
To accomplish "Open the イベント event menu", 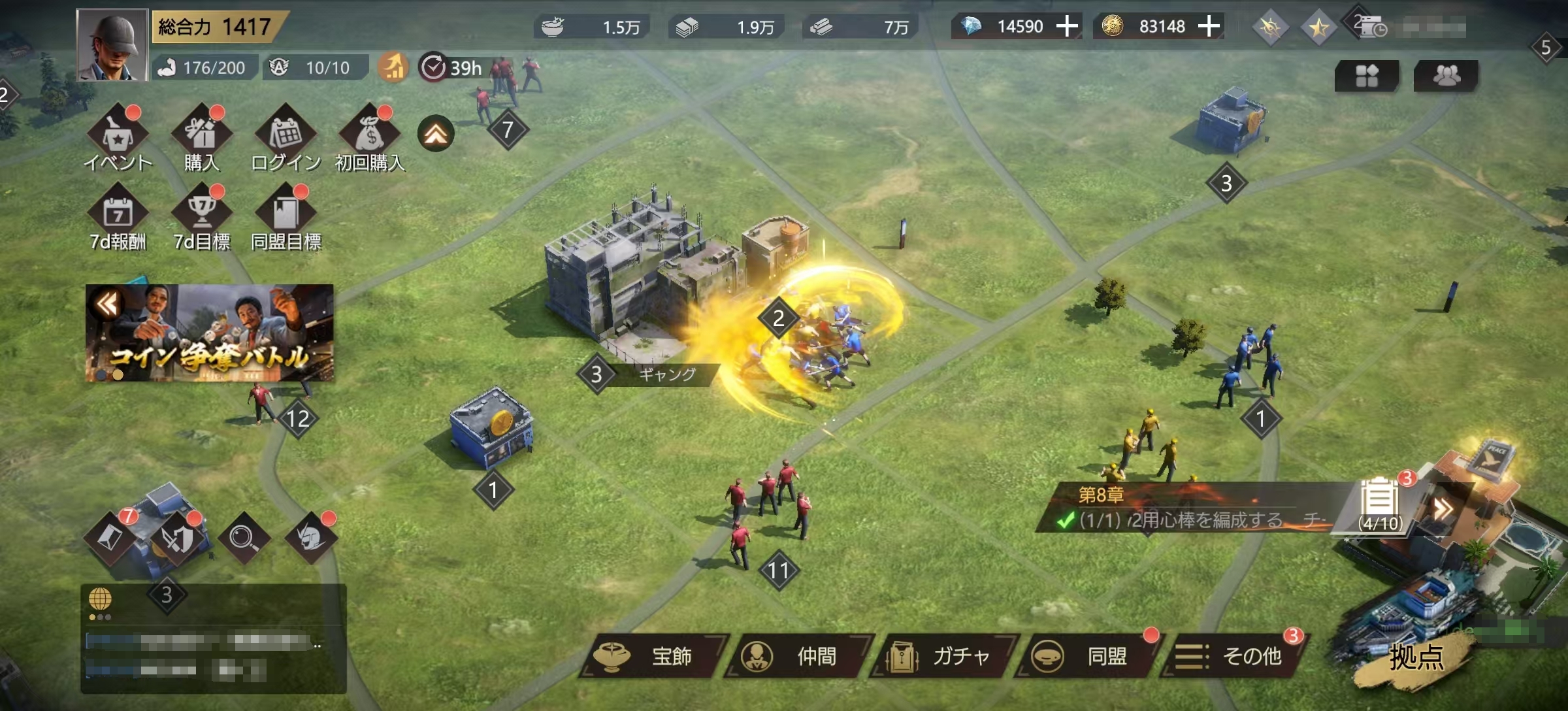I will (x=118, y=136).
